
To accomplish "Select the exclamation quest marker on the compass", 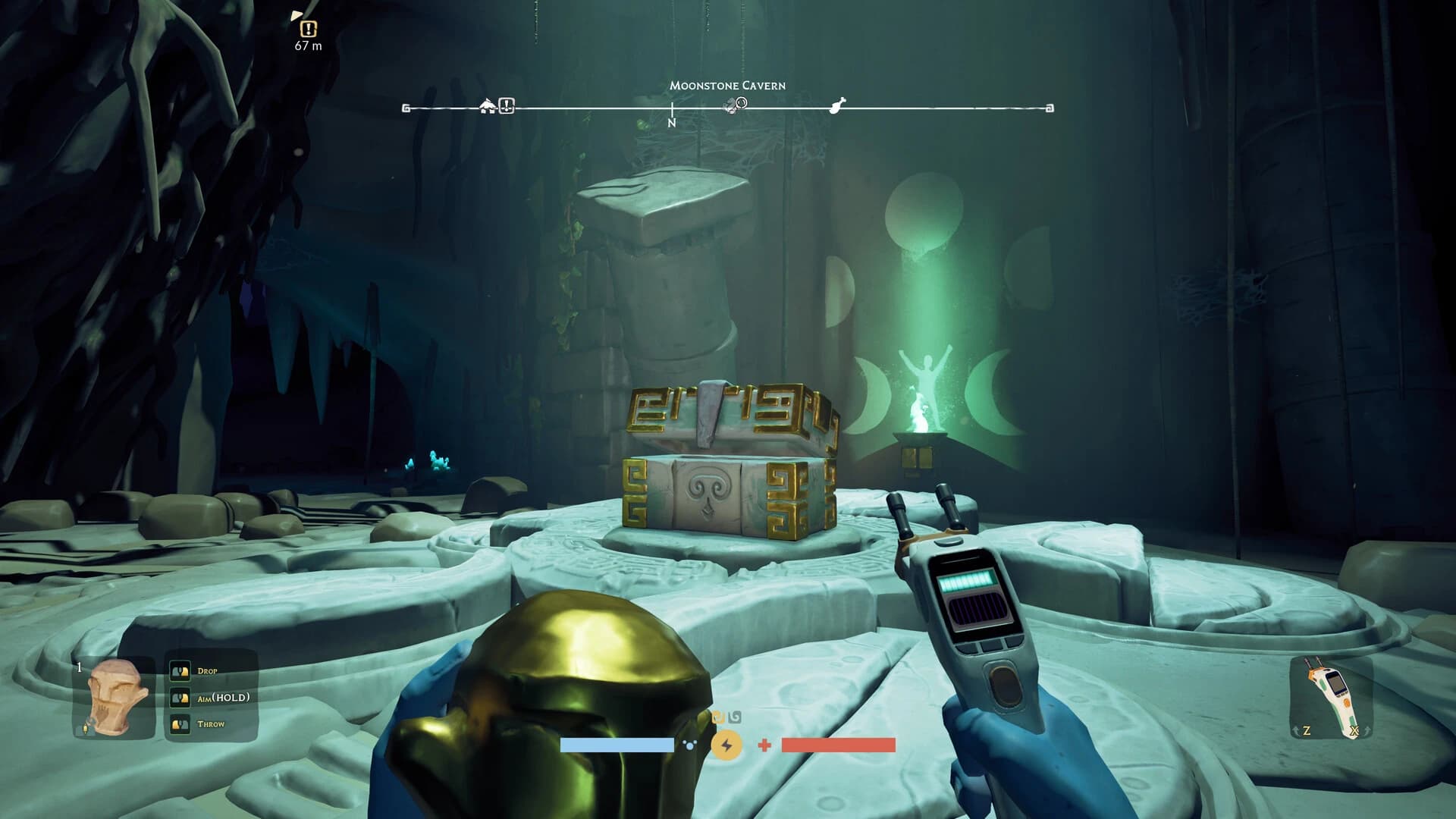I will click(x=505, y=107).
